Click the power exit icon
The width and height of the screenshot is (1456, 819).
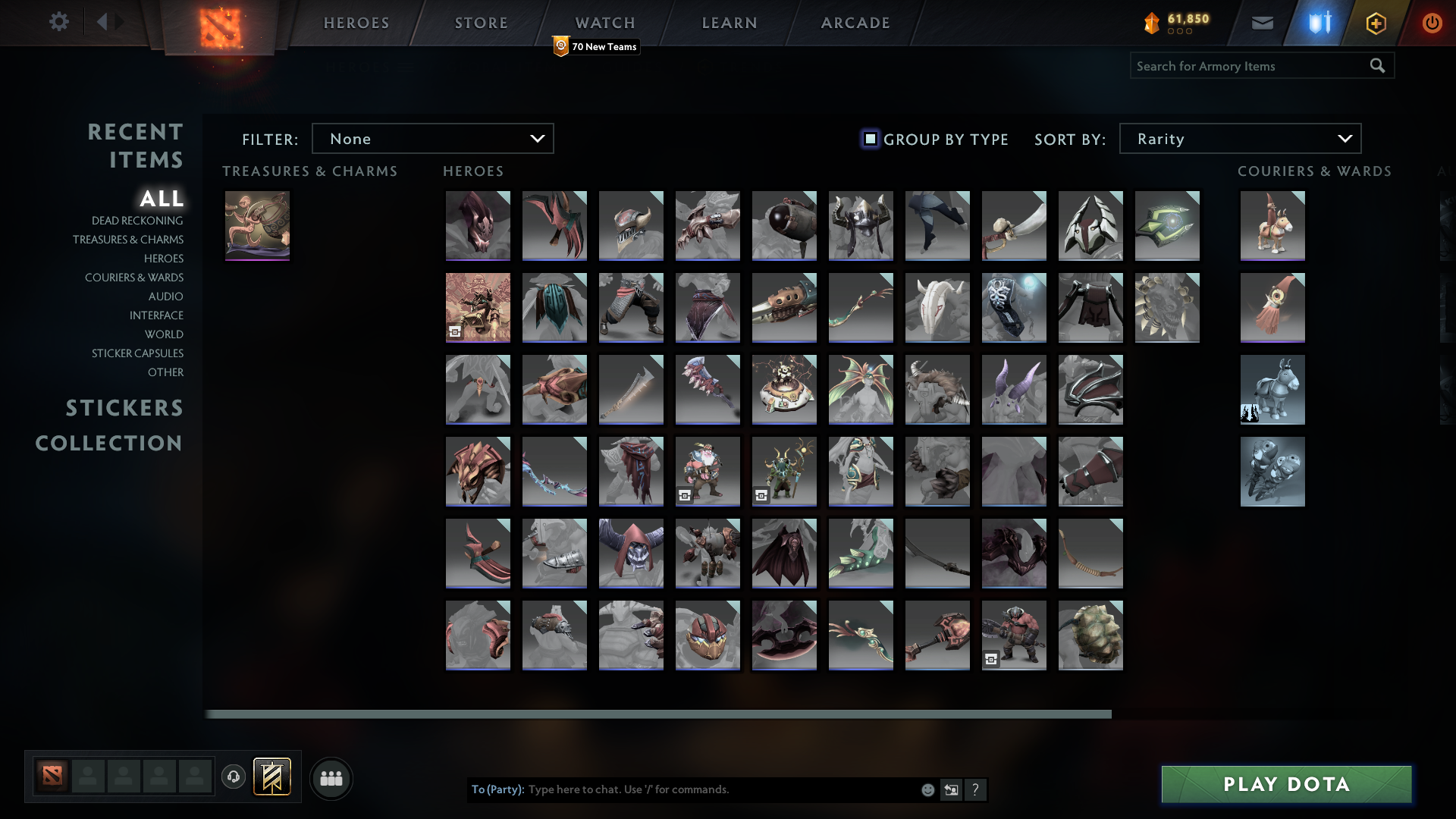tap(1432, 23)
